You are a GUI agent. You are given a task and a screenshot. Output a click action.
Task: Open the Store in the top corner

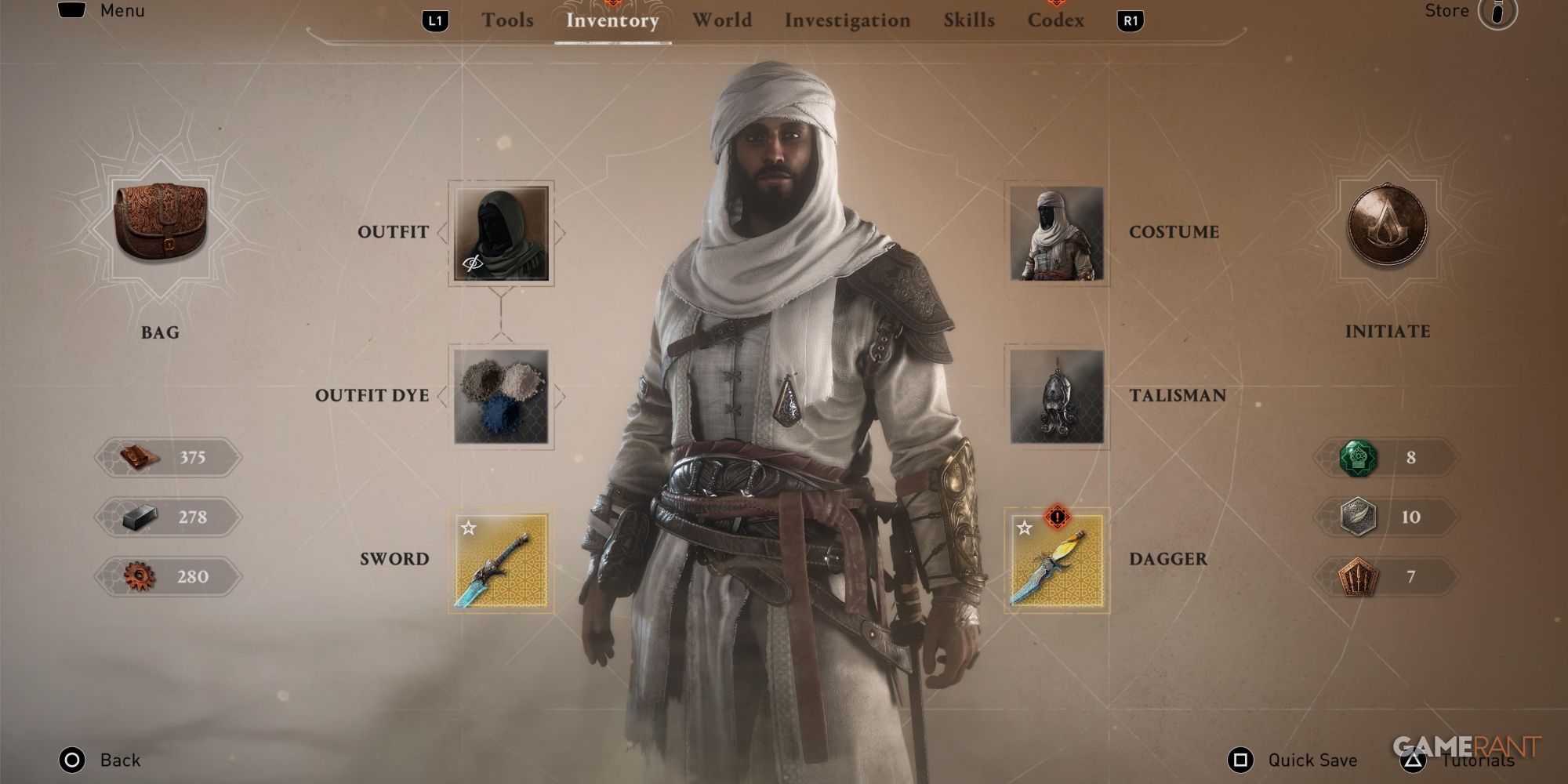(1446, 11)
